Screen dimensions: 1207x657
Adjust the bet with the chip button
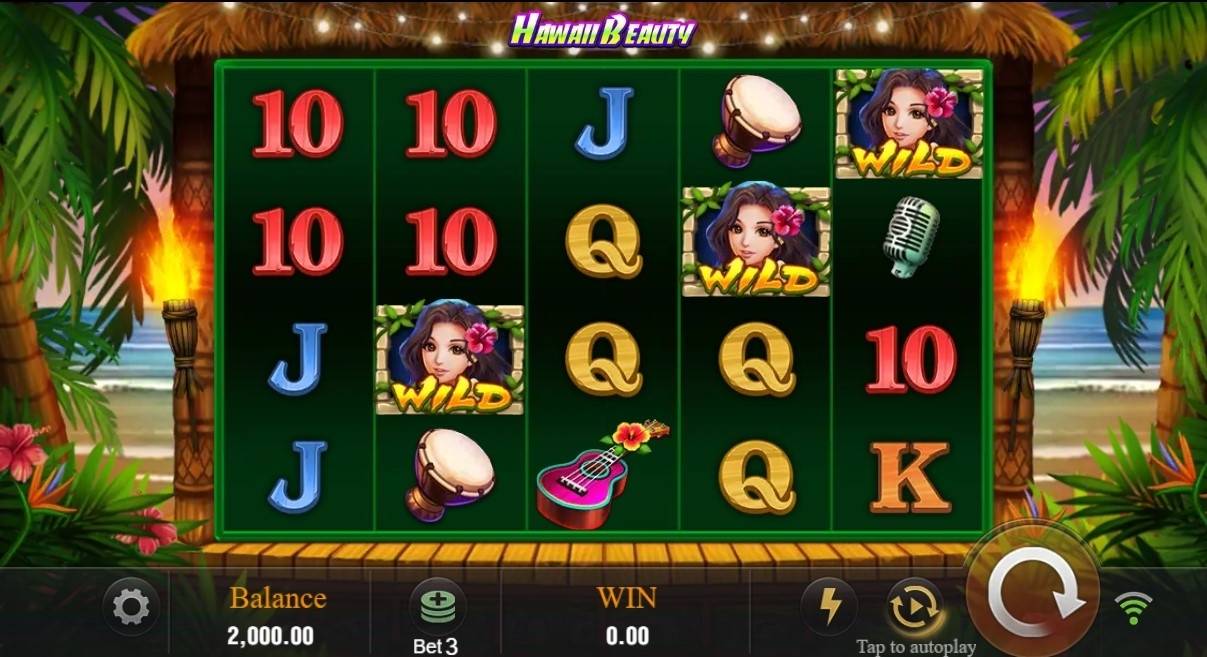436,606
